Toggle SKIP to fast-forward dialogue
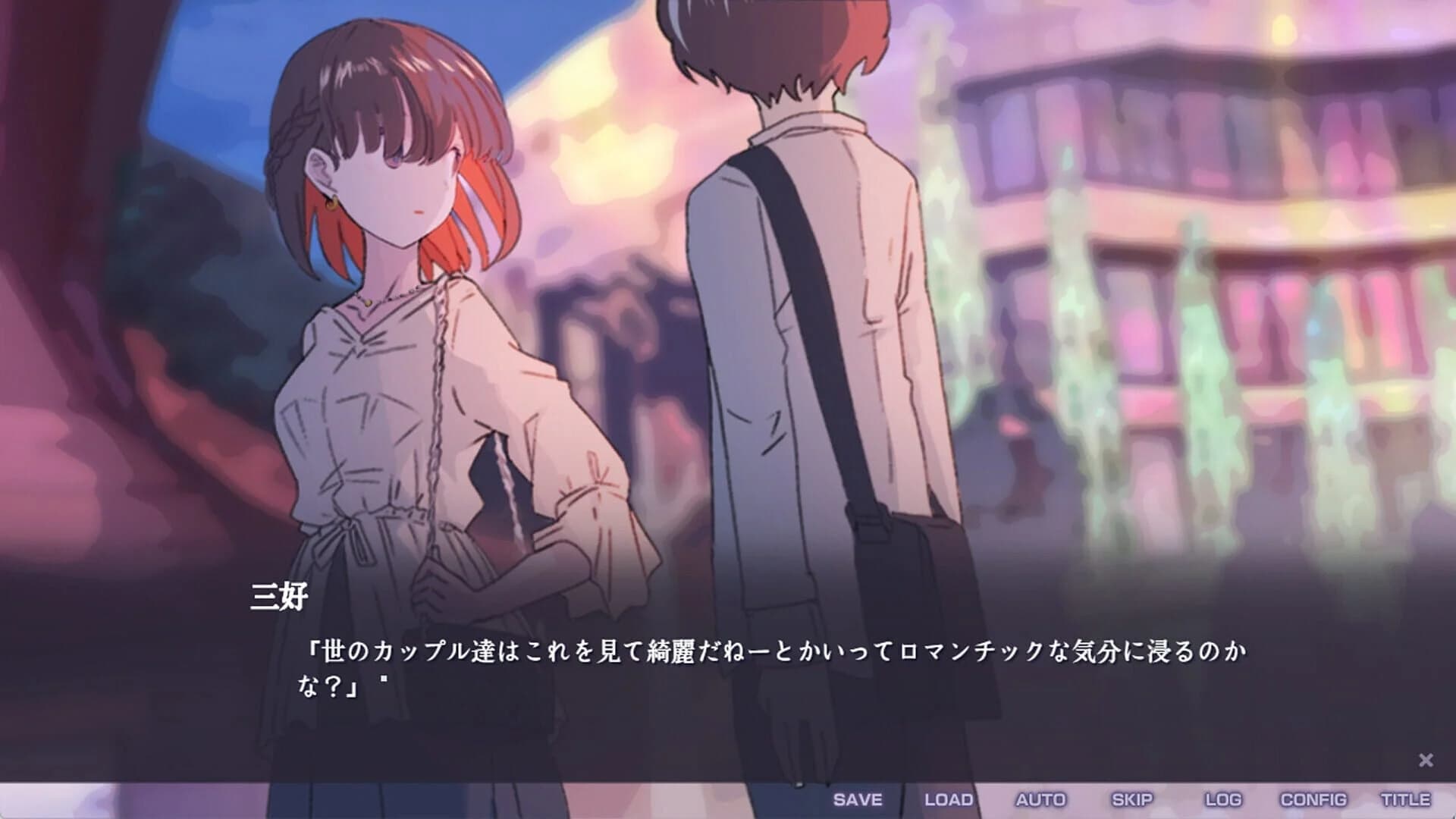Screen dimensions: 1456x819 (x=1133, y=798)
